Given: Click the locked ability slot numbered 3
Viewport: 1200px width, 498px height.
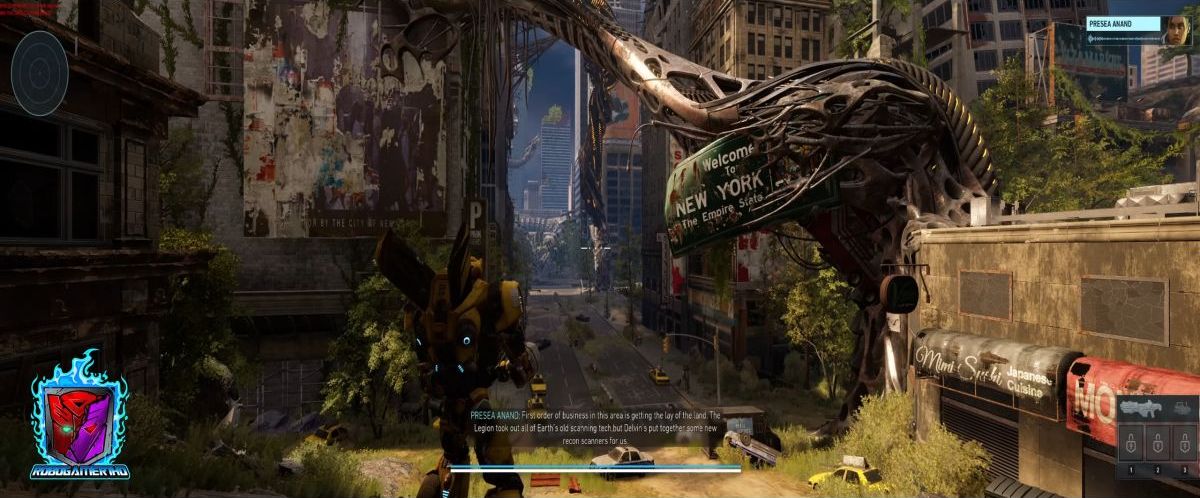Looking at the screenshot, I should [1183, 442].
